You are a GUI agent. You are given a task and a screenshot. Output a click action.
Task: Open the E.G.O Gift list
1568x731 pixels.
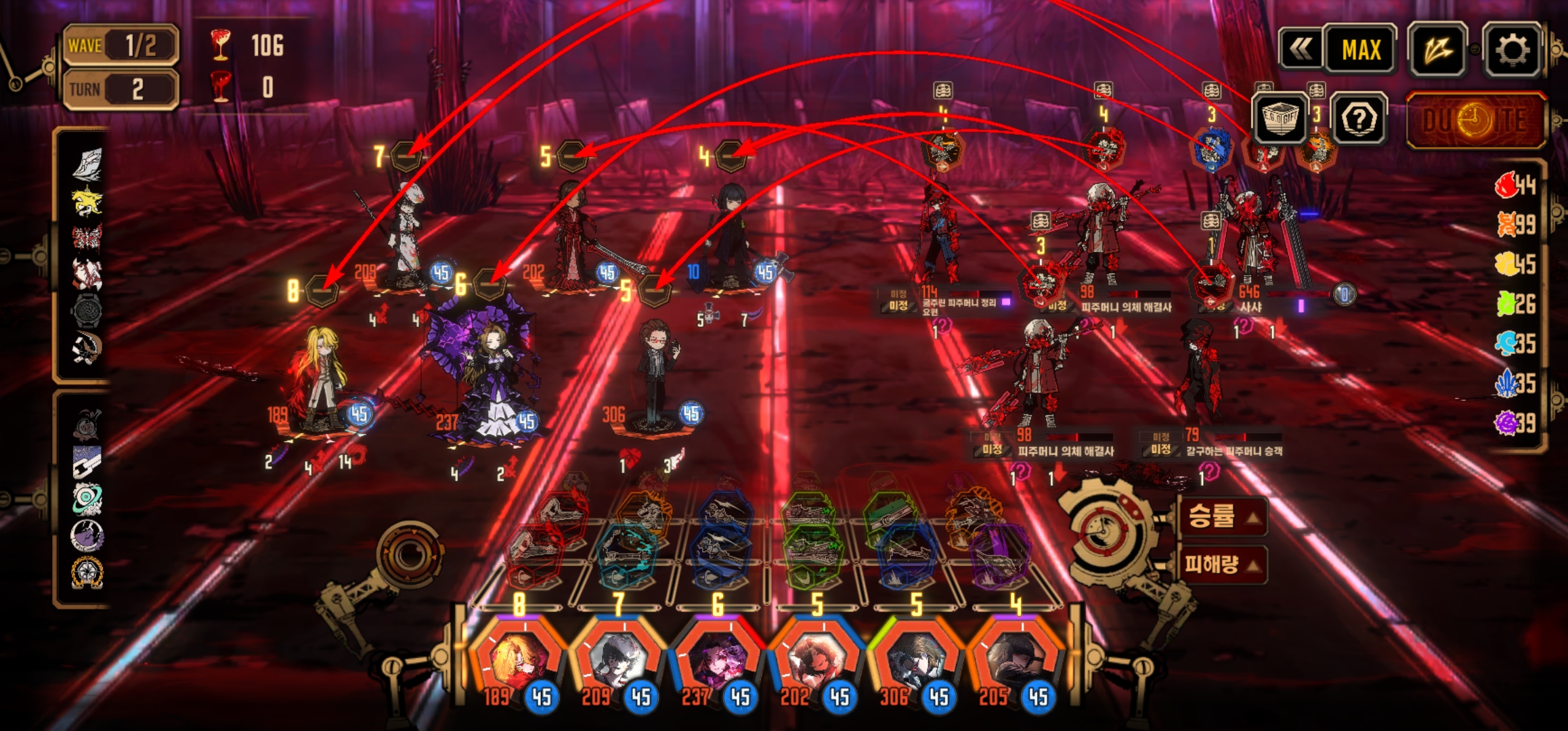[x=1279, y=118]
